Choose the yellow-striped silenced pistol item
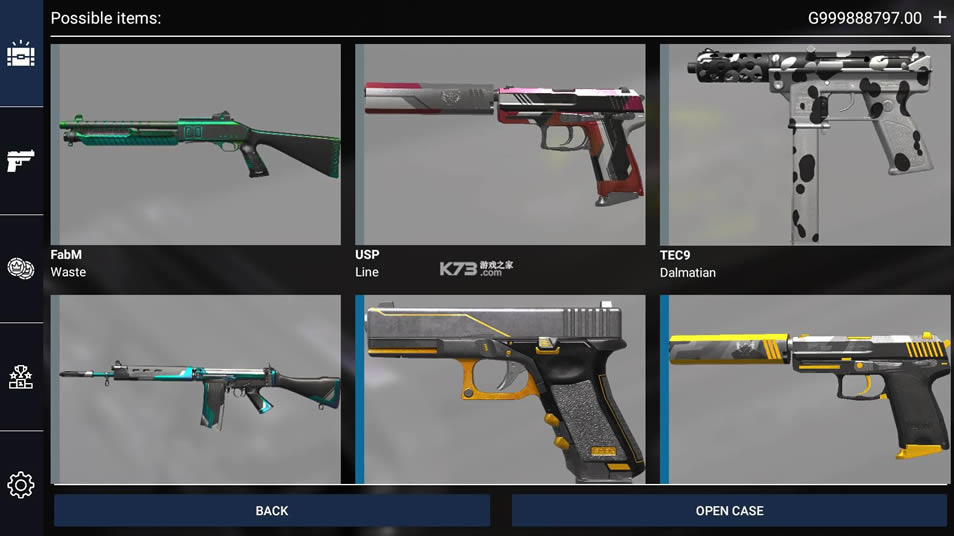 (805, 389)
